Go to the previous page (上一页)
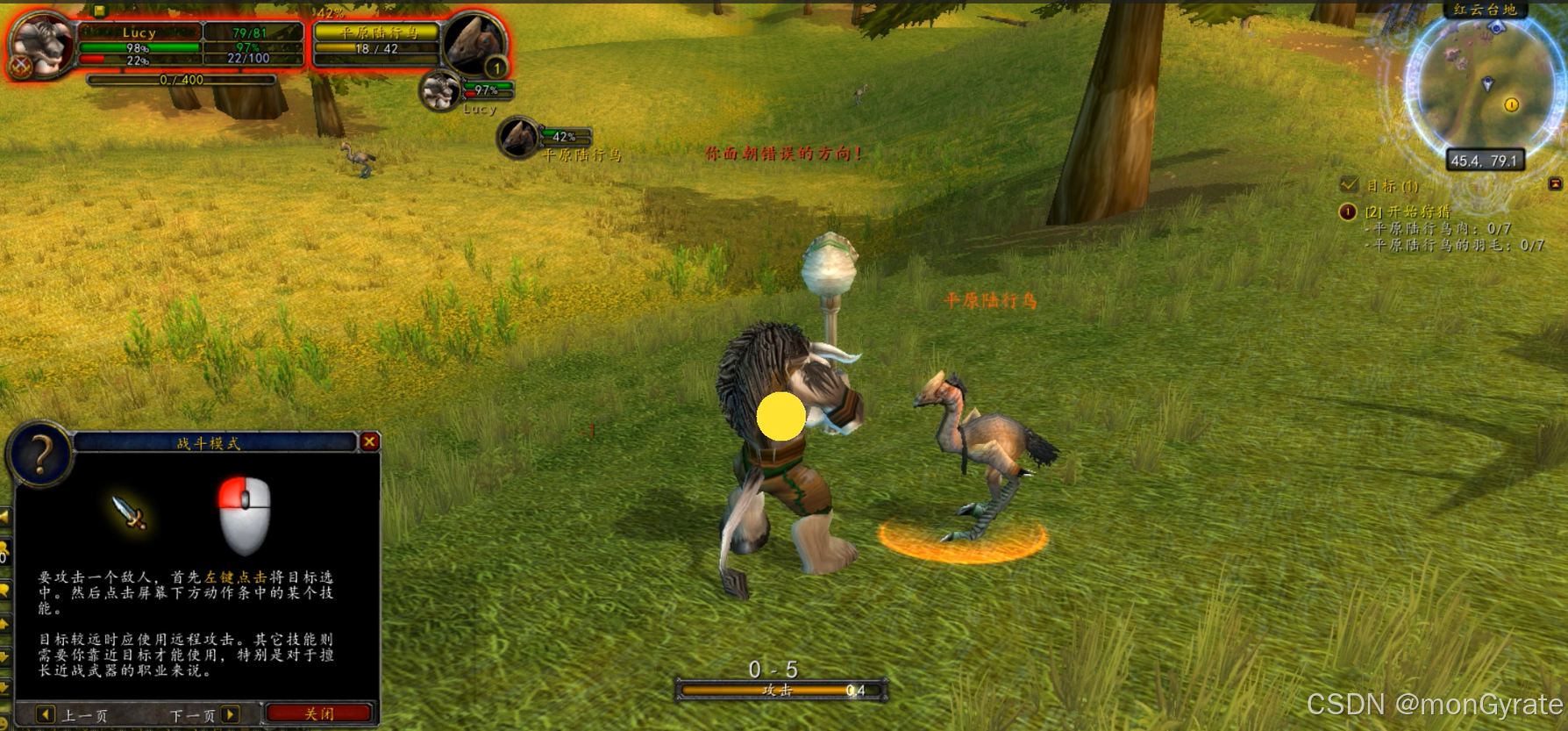Screen dimensions: 1568x731 46,714
